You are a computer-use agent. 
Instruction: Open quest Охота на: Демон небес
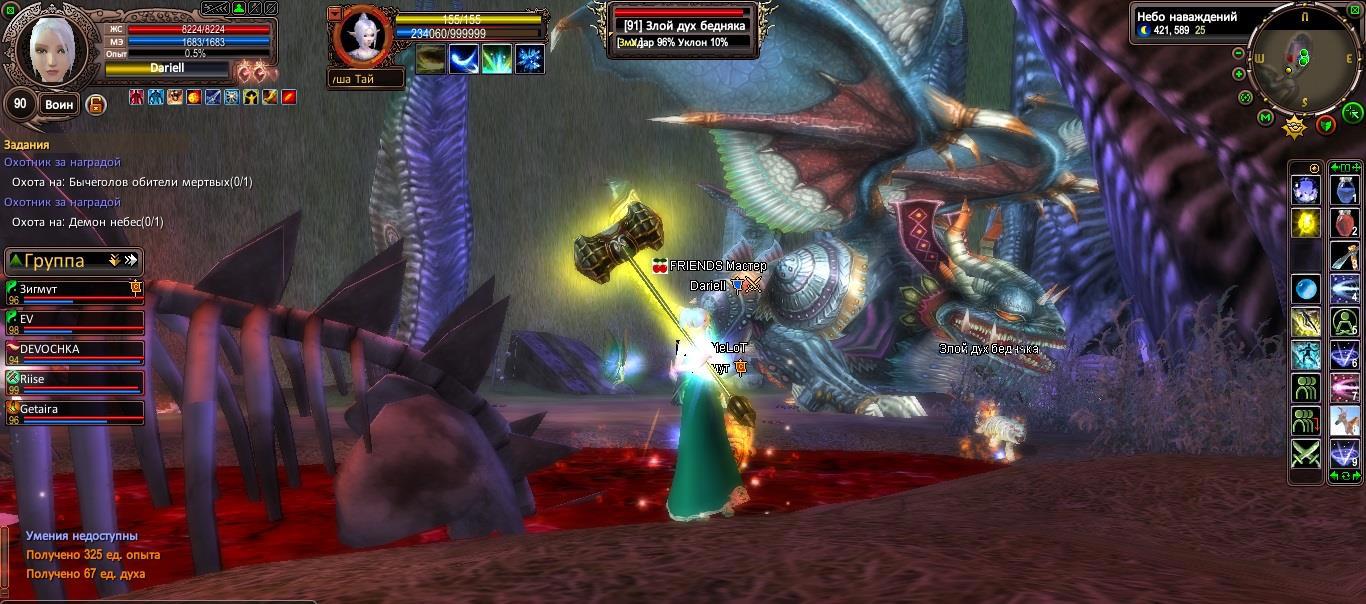(x=87, y=222)
